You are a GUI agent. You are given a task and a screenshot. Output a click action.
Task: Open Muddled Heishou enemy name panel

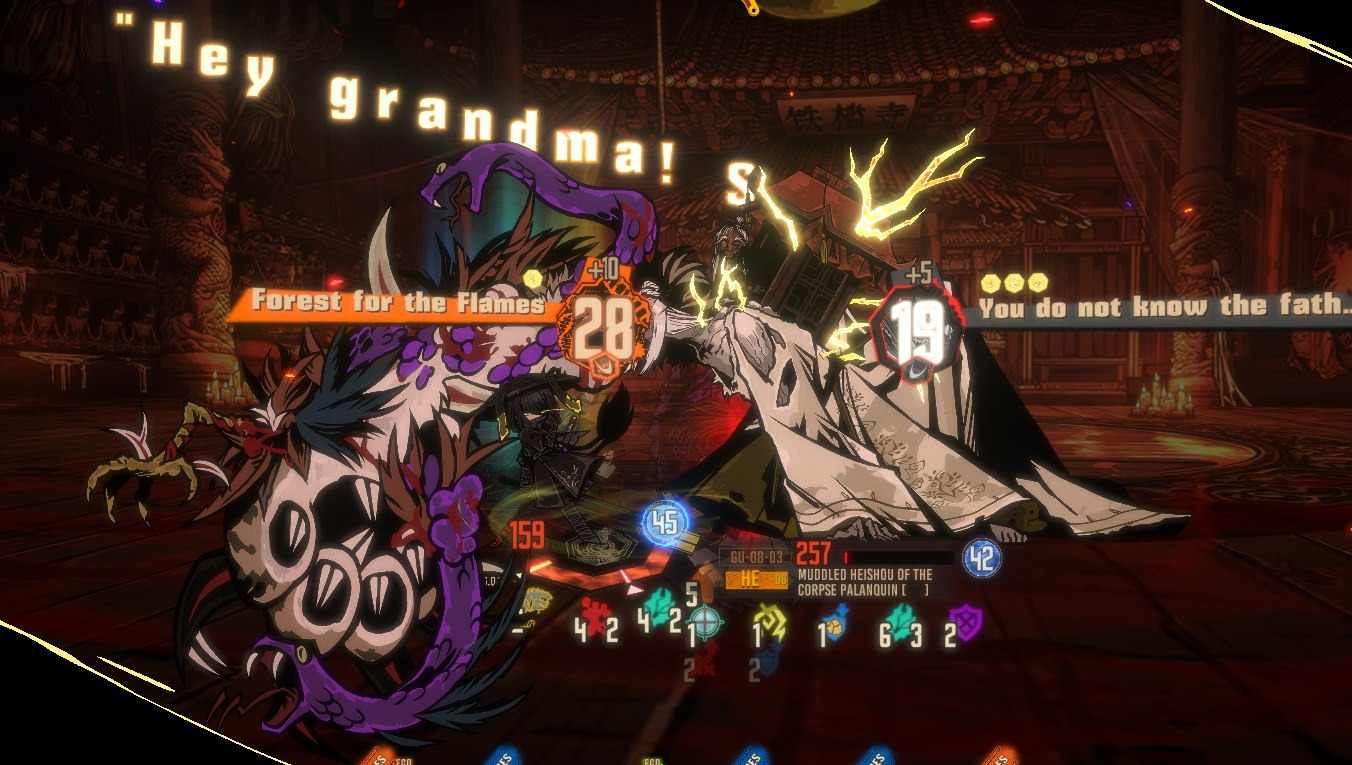coord(864,582)
